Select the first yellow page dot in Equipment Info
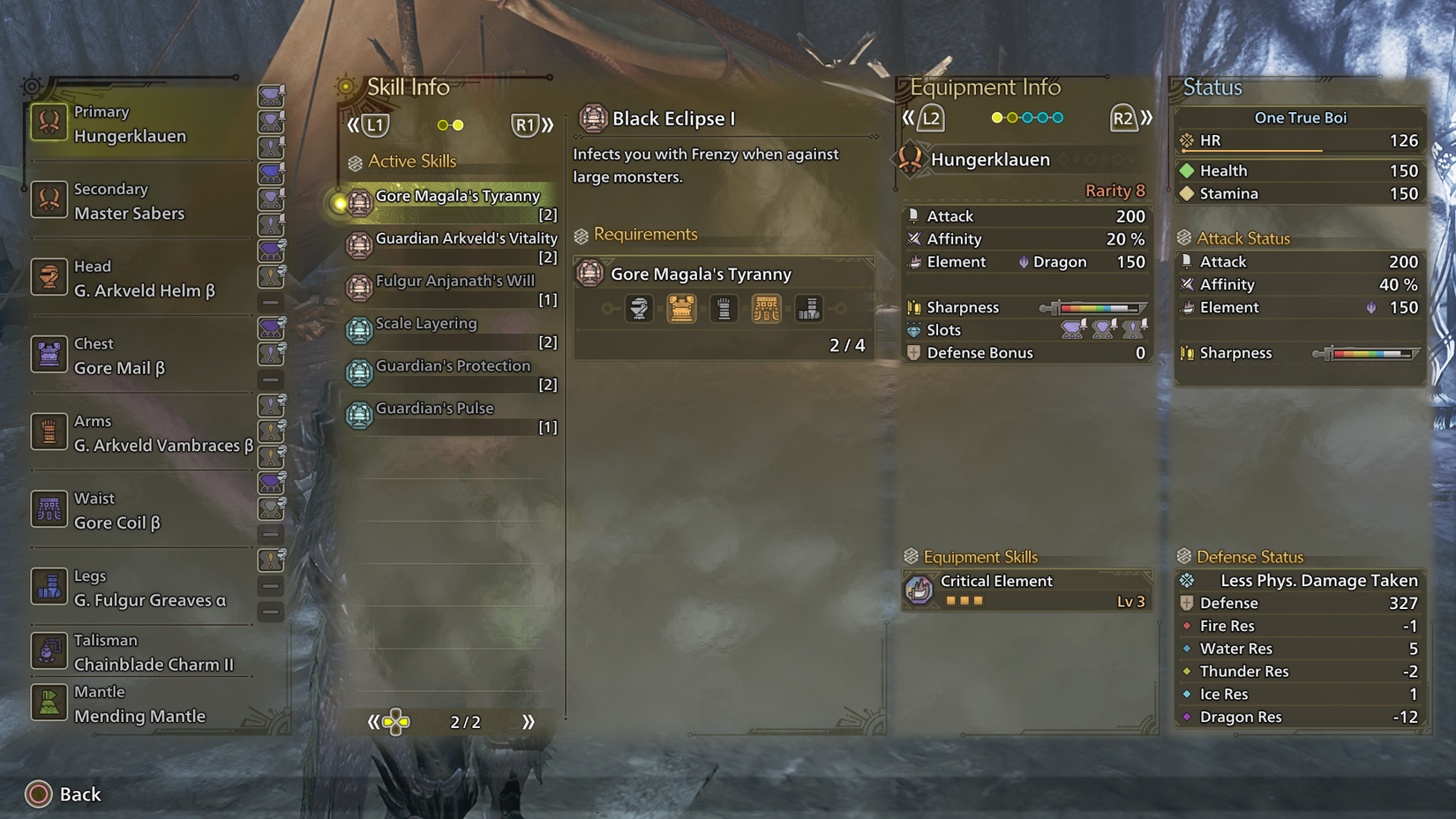1456x819 pixels. click(x=997, y=116)
